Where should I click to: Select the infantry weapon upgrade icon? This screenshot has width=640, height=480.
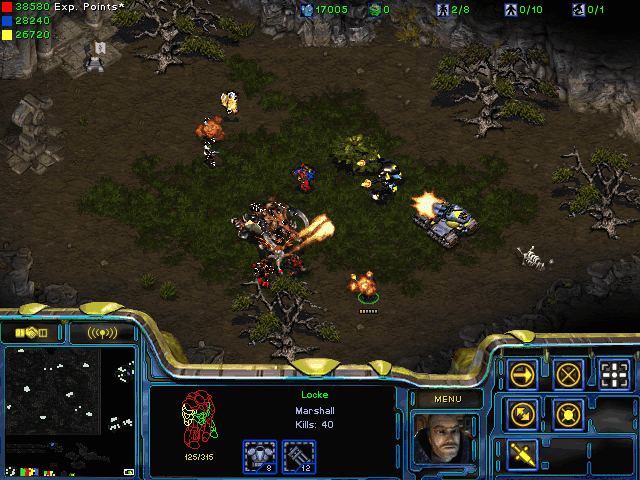299,455
